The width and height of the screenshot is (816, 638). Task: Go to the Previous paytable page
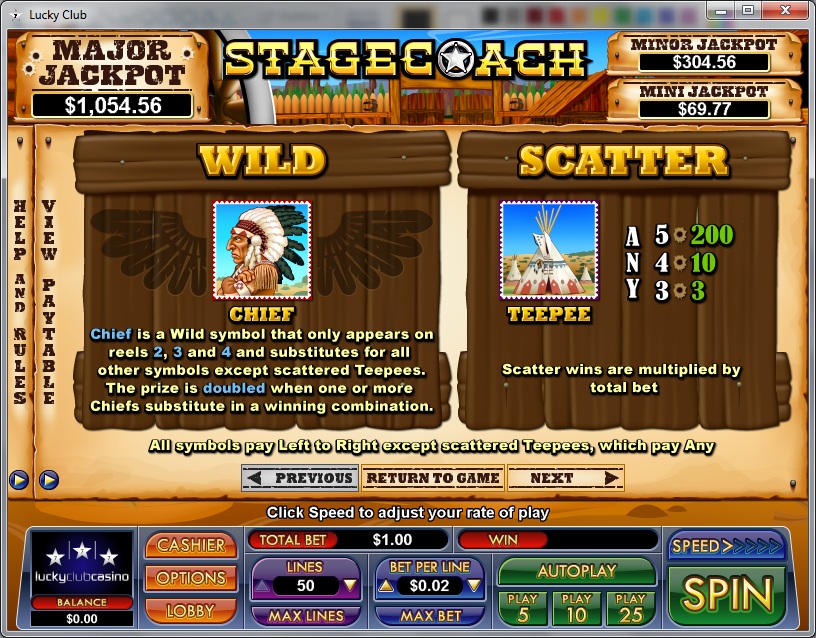pyautogui.click(x=300, y=478)
